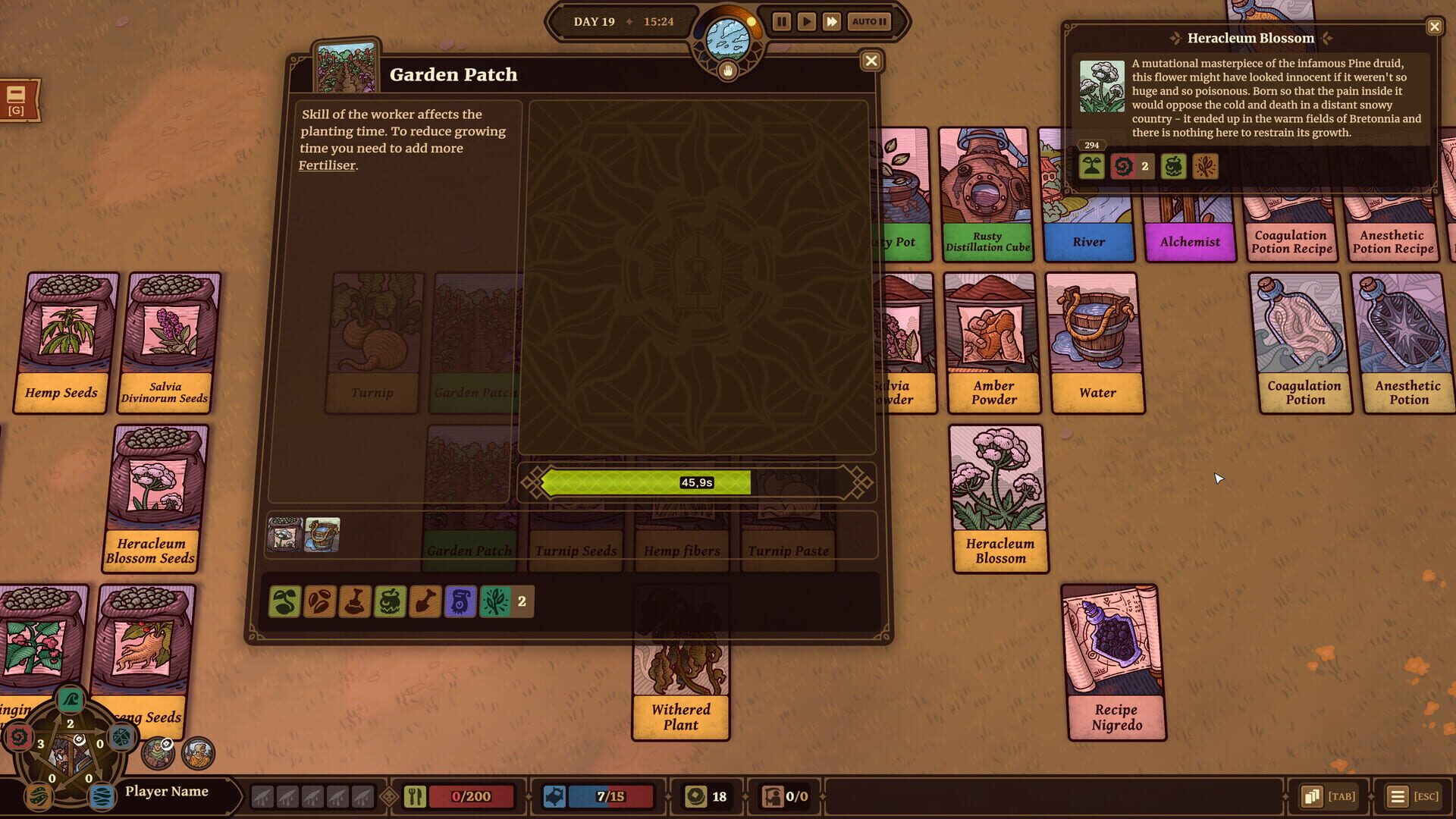Click the Fertiliser link in the Garden Patch panel
The image size is (1456, 819).
click(328, 165)
